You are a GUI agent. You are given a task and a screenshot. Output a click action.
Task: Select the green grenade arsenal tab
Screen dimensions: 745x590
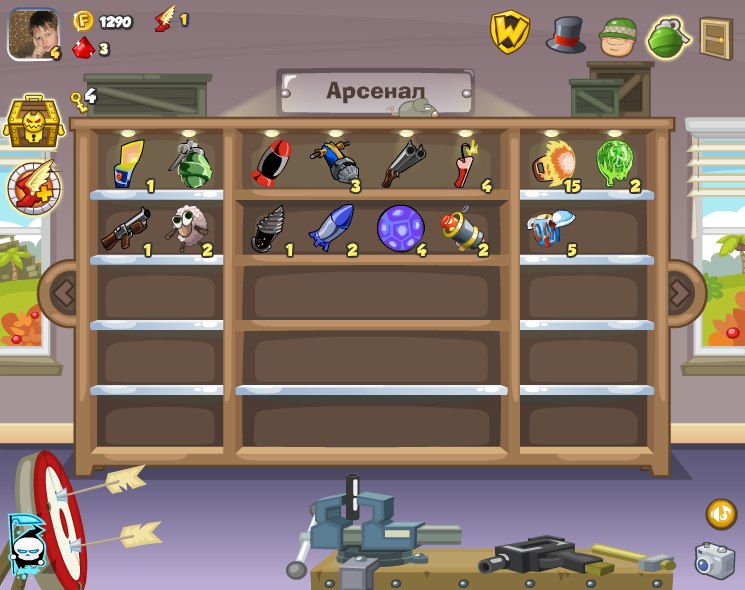click(x=667, y=37)
